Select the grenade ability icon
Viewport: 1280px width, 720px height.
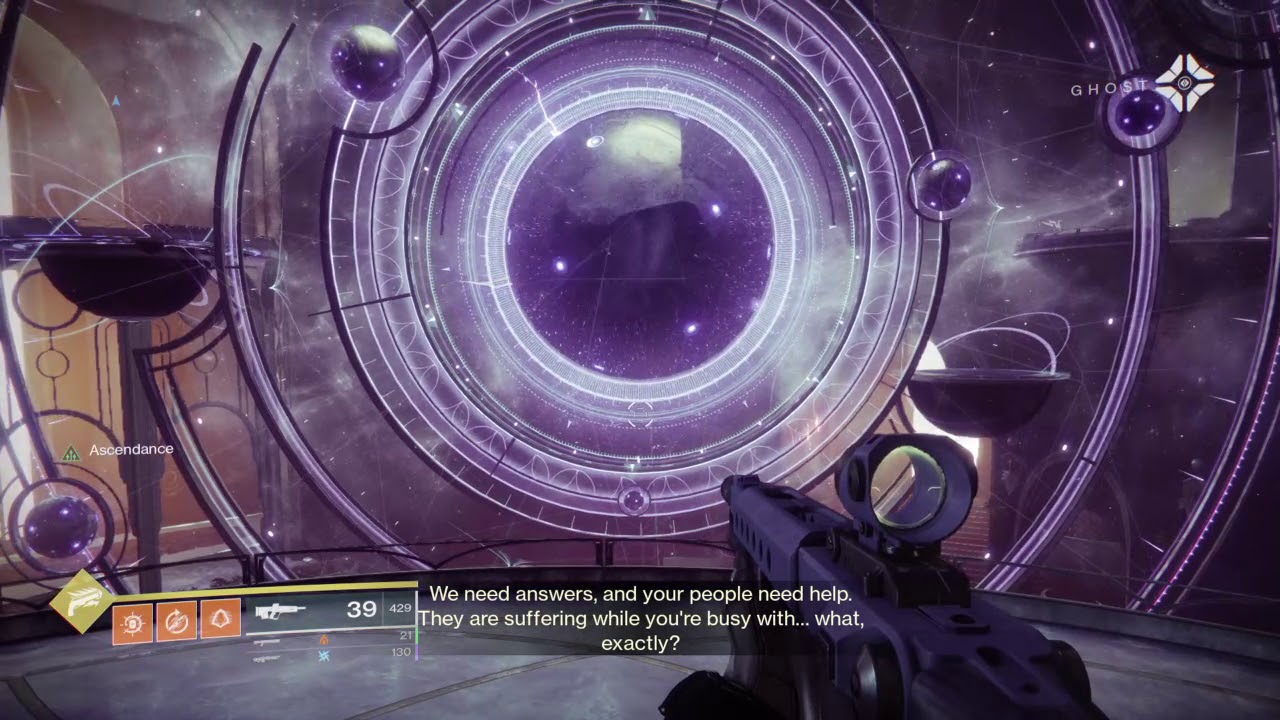click(x=133, y=622)
